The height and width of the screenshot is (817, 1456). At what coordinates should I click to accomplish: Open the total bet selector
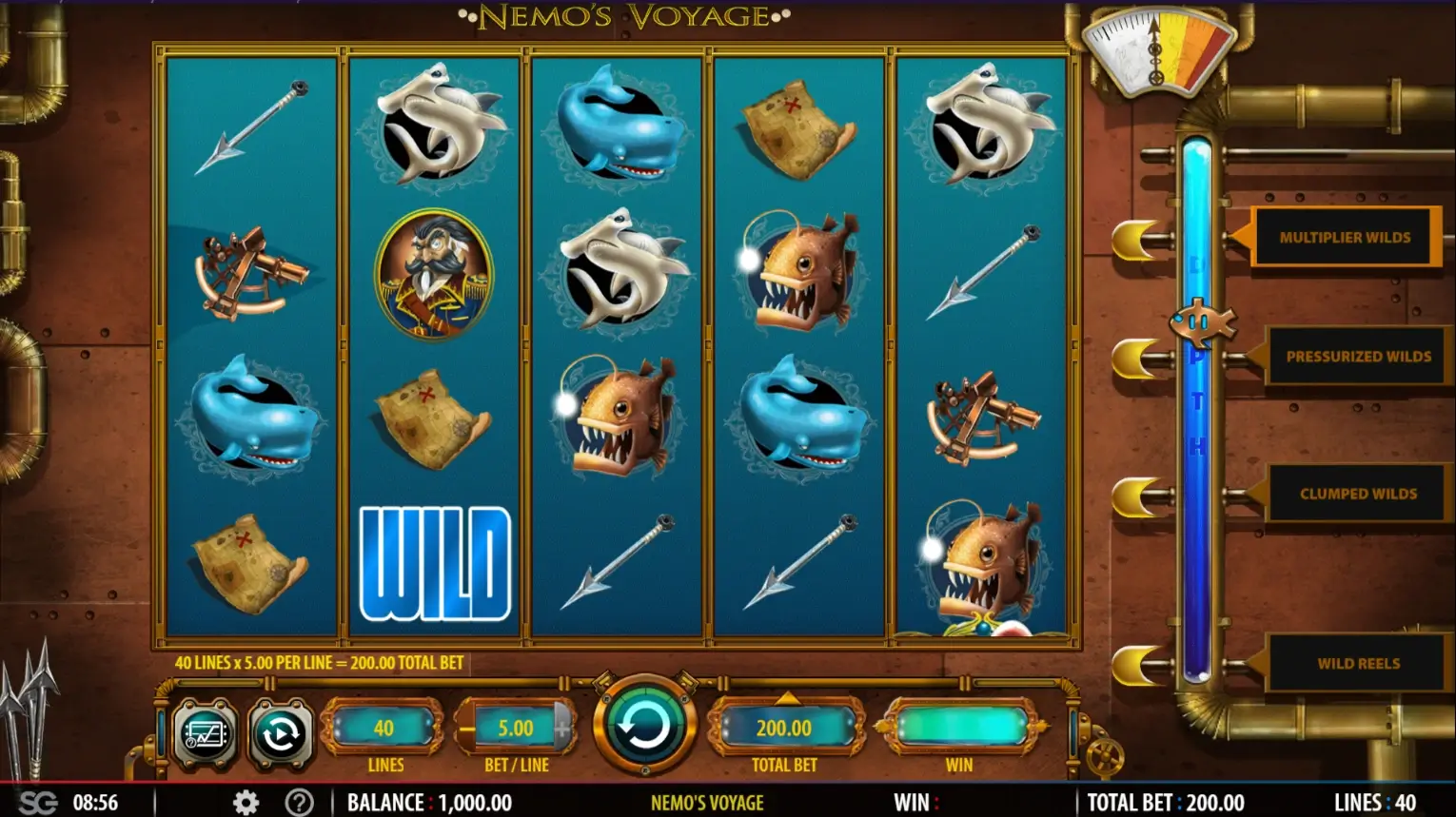point(784,728)
